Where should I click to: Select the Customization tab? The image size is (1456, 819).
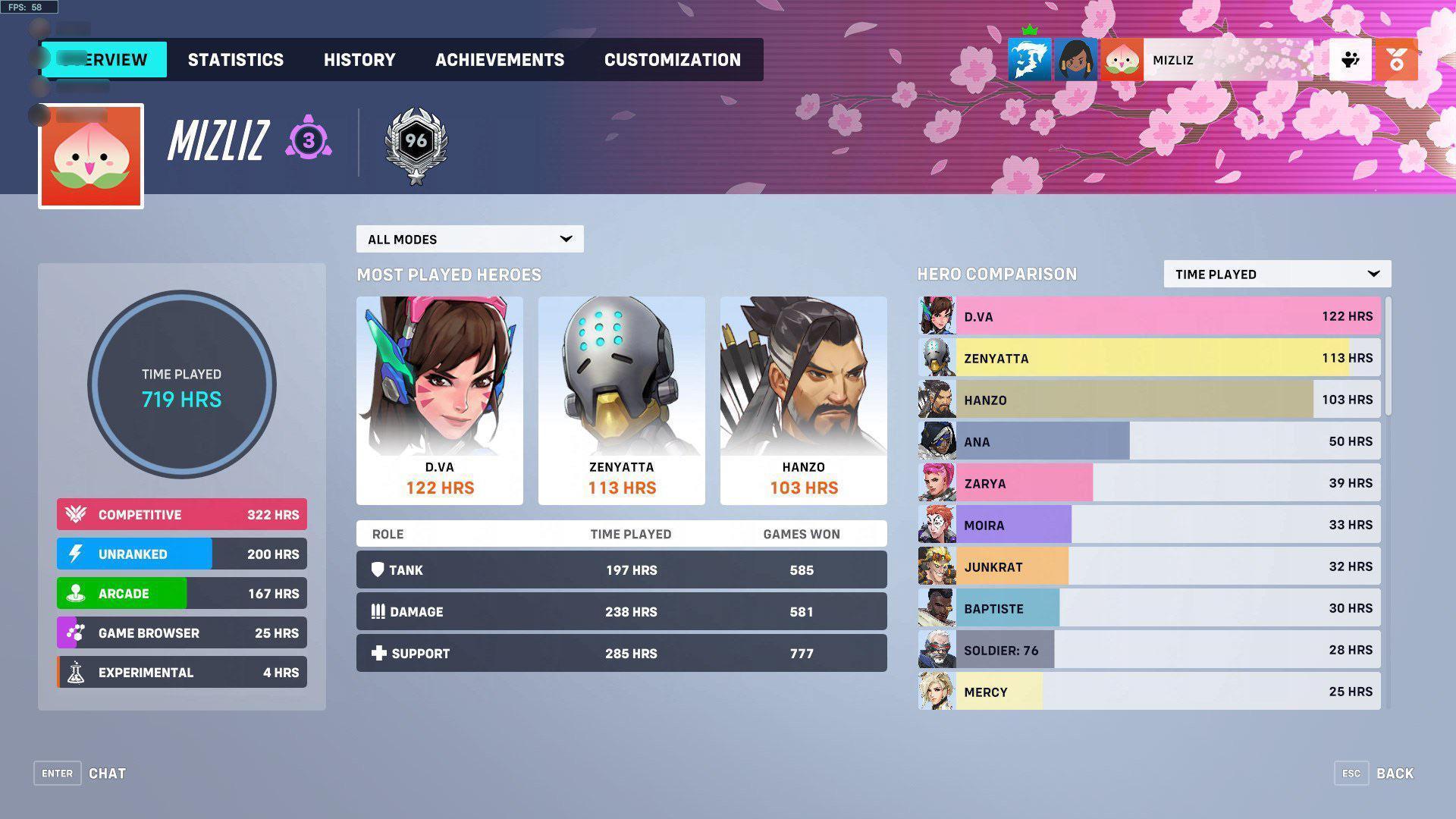pos(672,60)
